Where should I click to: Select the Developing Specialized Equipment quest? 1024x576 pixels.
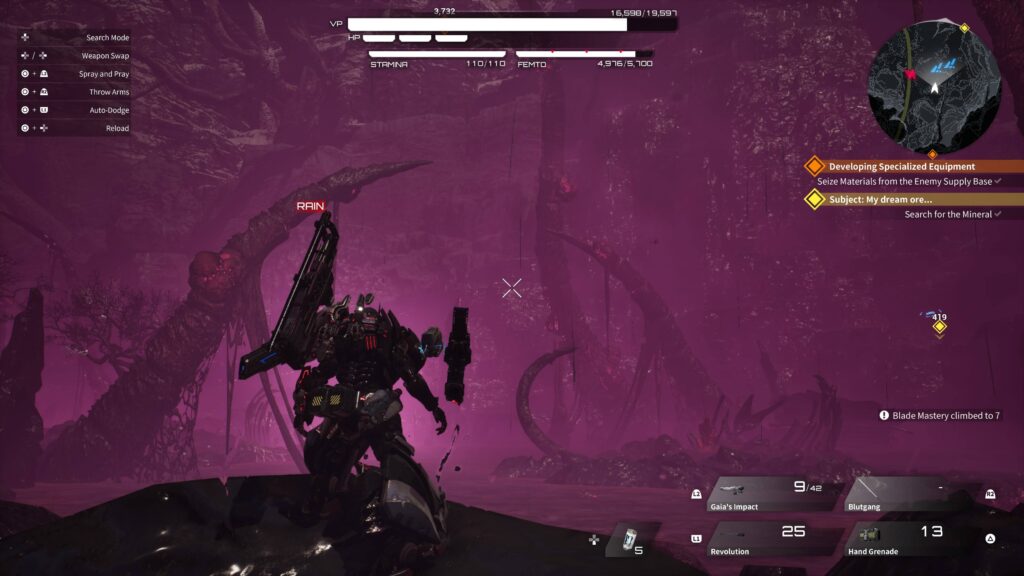point(901,167)
